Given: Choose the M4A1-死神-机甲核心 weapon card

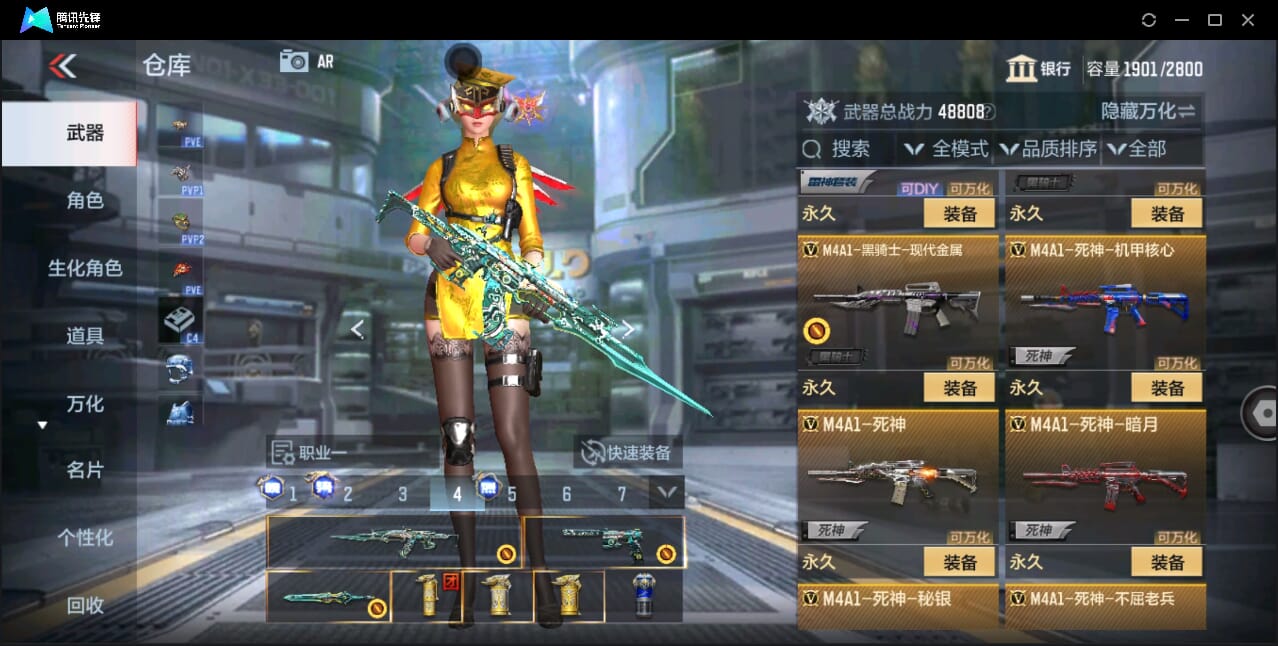Looking at the screenshot, I should point(1105,302).
